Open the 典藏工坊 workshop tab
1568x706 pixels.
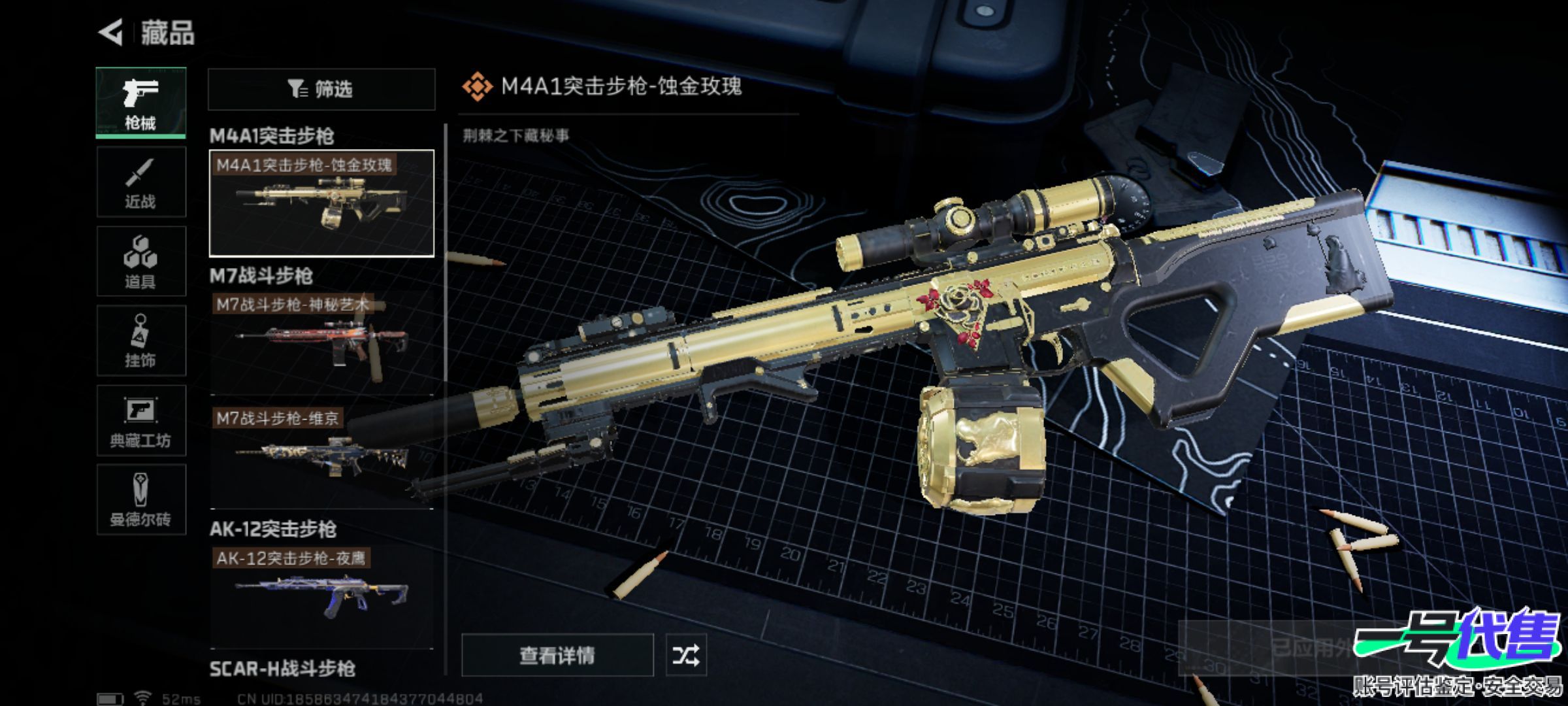141,420
